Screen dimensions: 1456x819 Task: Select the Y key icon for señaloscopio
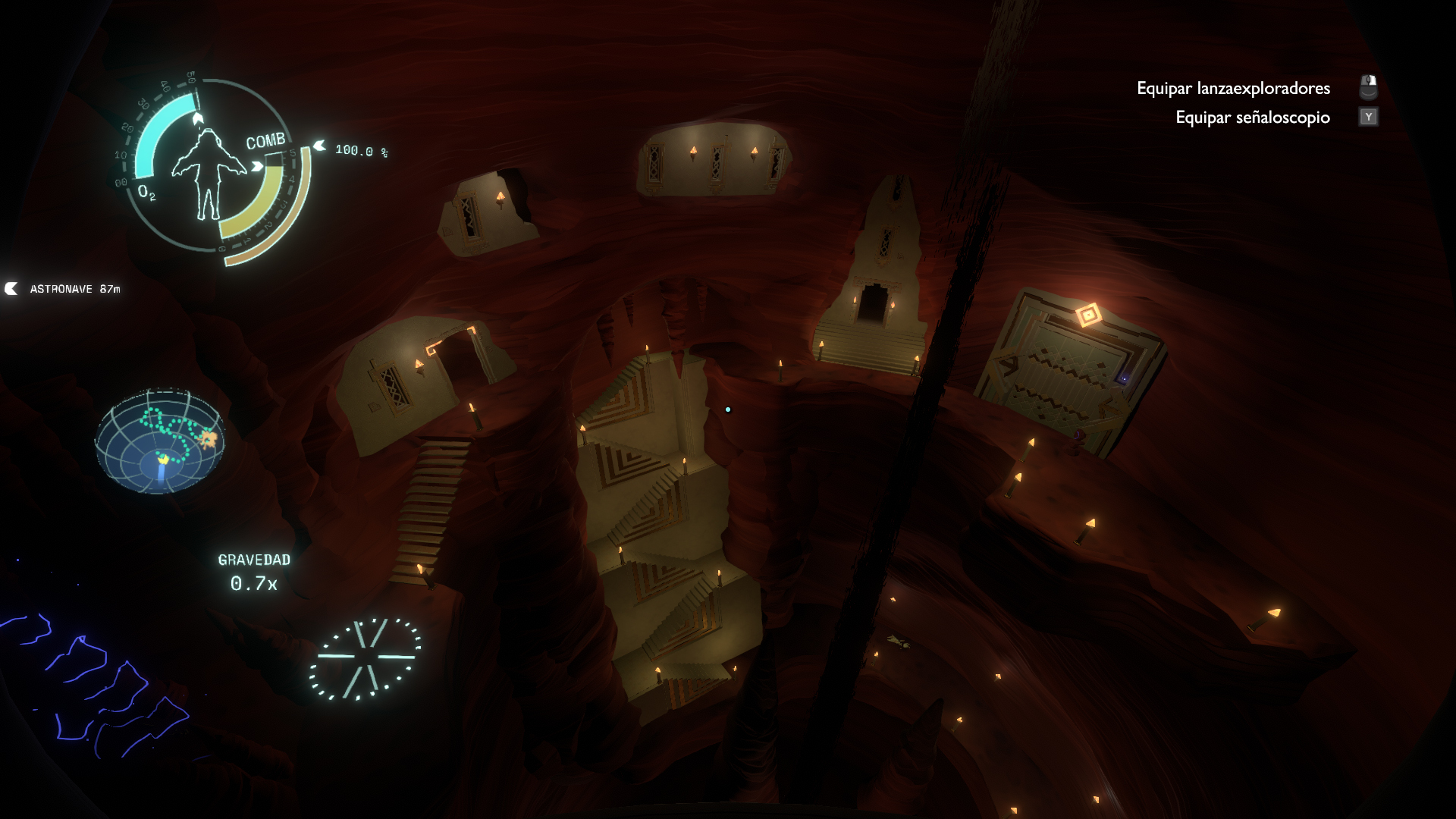click(1368, 118)
